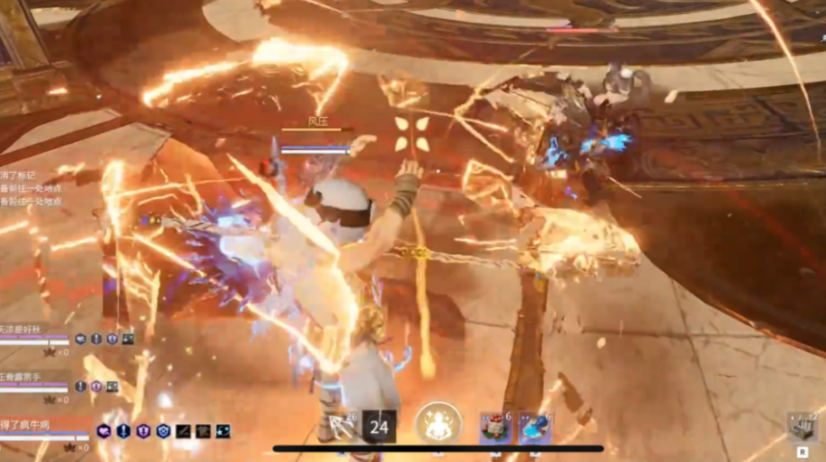Select the arrows weapon skill icon

[x=340, y=426]
